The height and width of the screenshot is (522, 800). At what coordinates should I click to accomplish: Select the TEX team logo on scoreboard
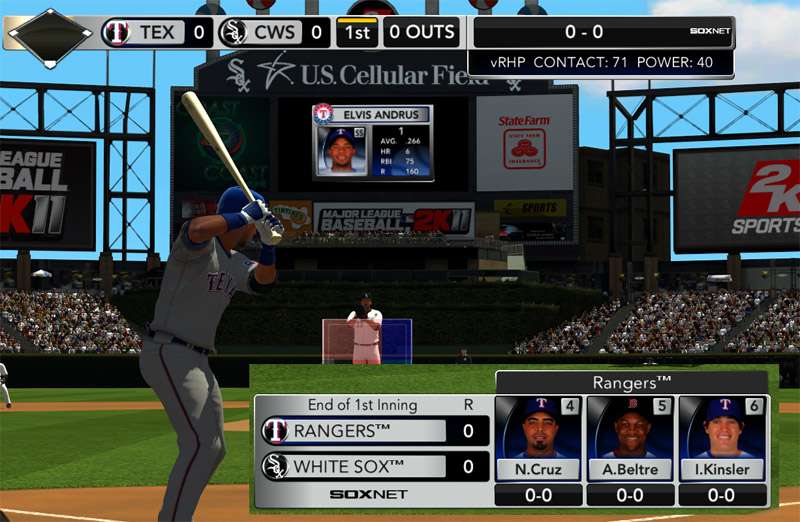117,32
